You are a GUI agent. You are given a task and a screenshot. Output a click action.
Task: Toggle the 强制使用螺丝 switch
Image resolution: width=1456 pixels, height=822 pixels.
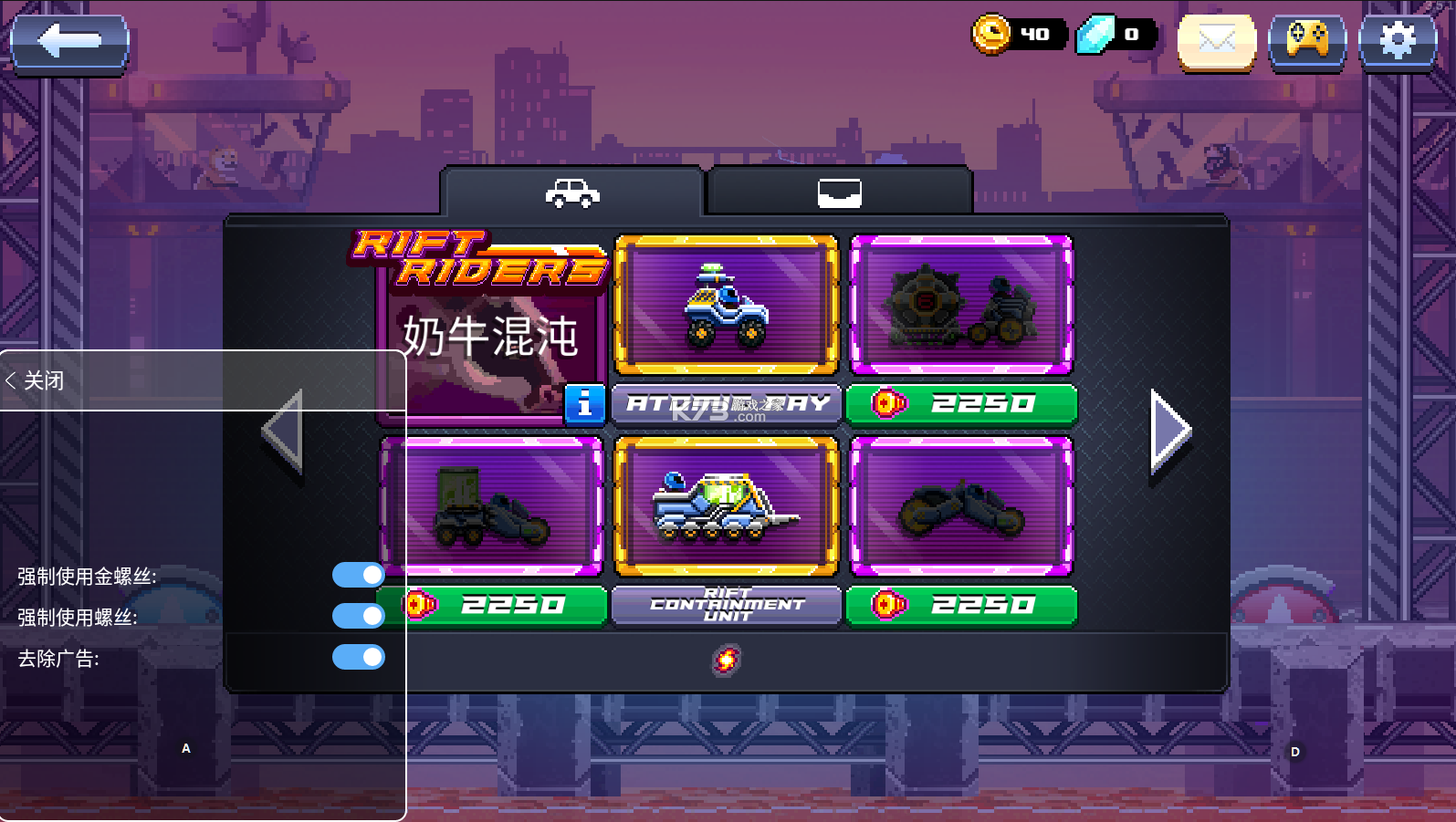pos(359,616)
